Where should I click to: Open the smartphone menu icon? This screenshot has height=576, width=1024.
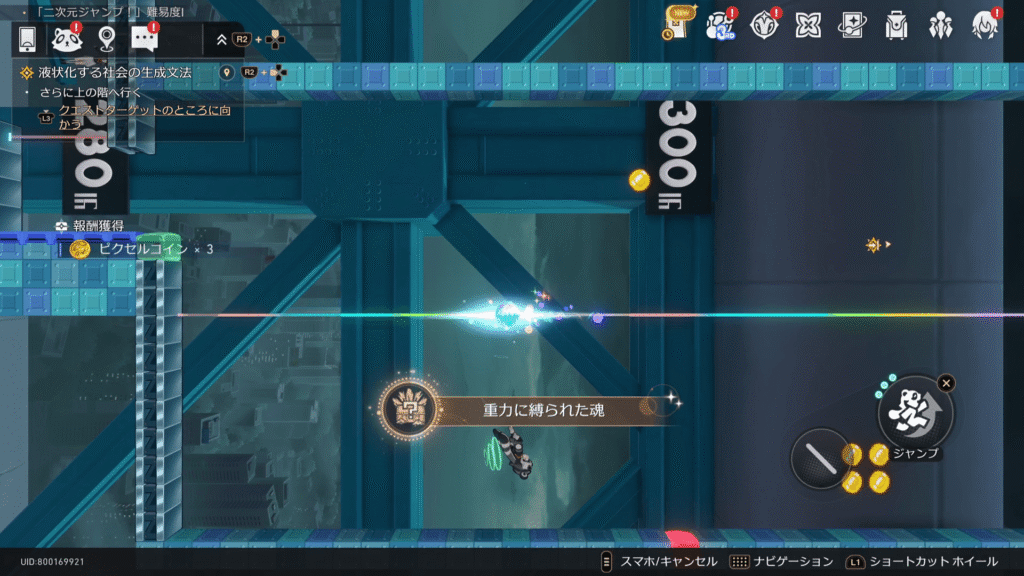(x=28, y=39)
